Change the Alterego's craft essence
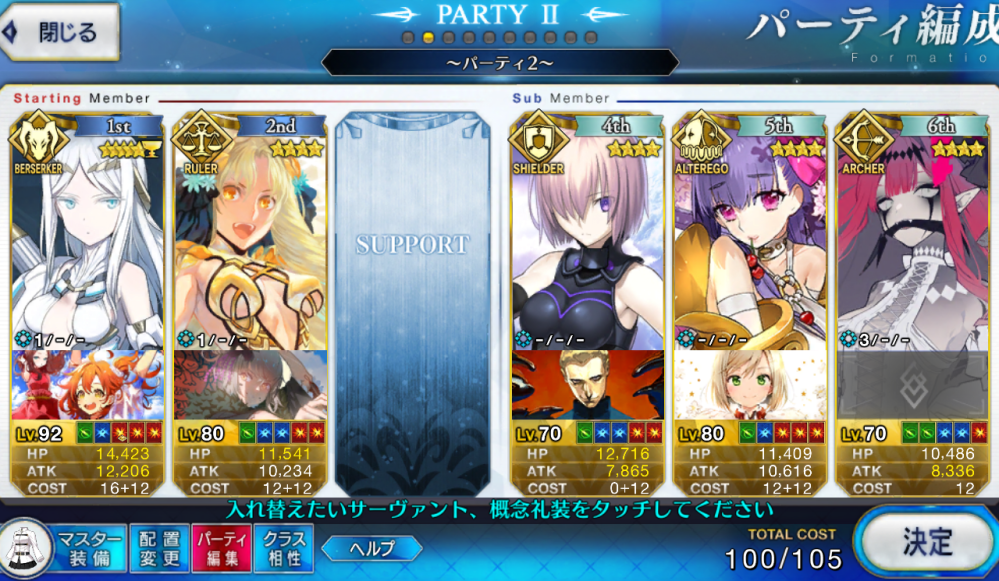This screenshot has height=581, width=999. click(751, 385)
